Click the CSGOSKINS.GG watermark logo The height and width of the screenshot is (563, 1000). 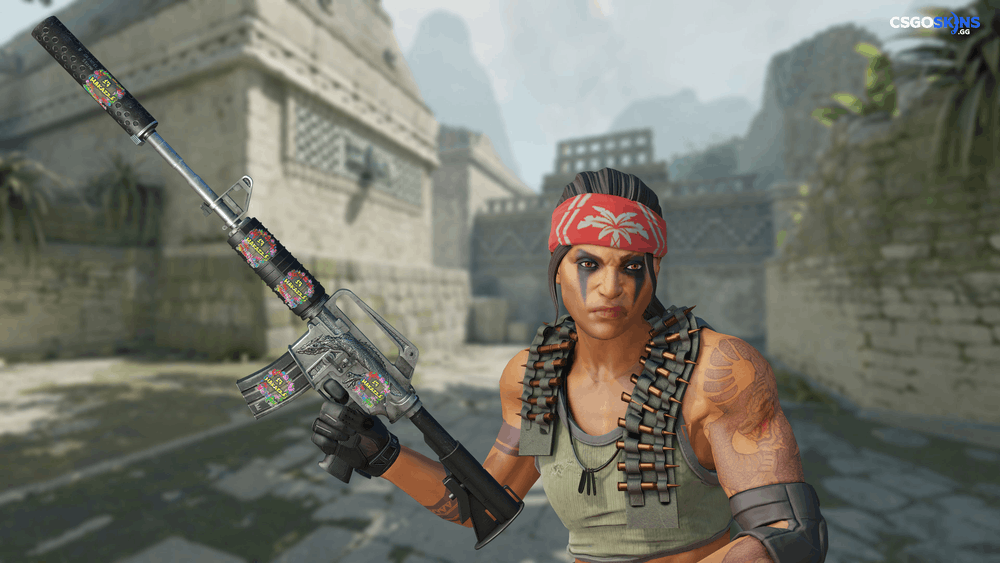[934, 24]
